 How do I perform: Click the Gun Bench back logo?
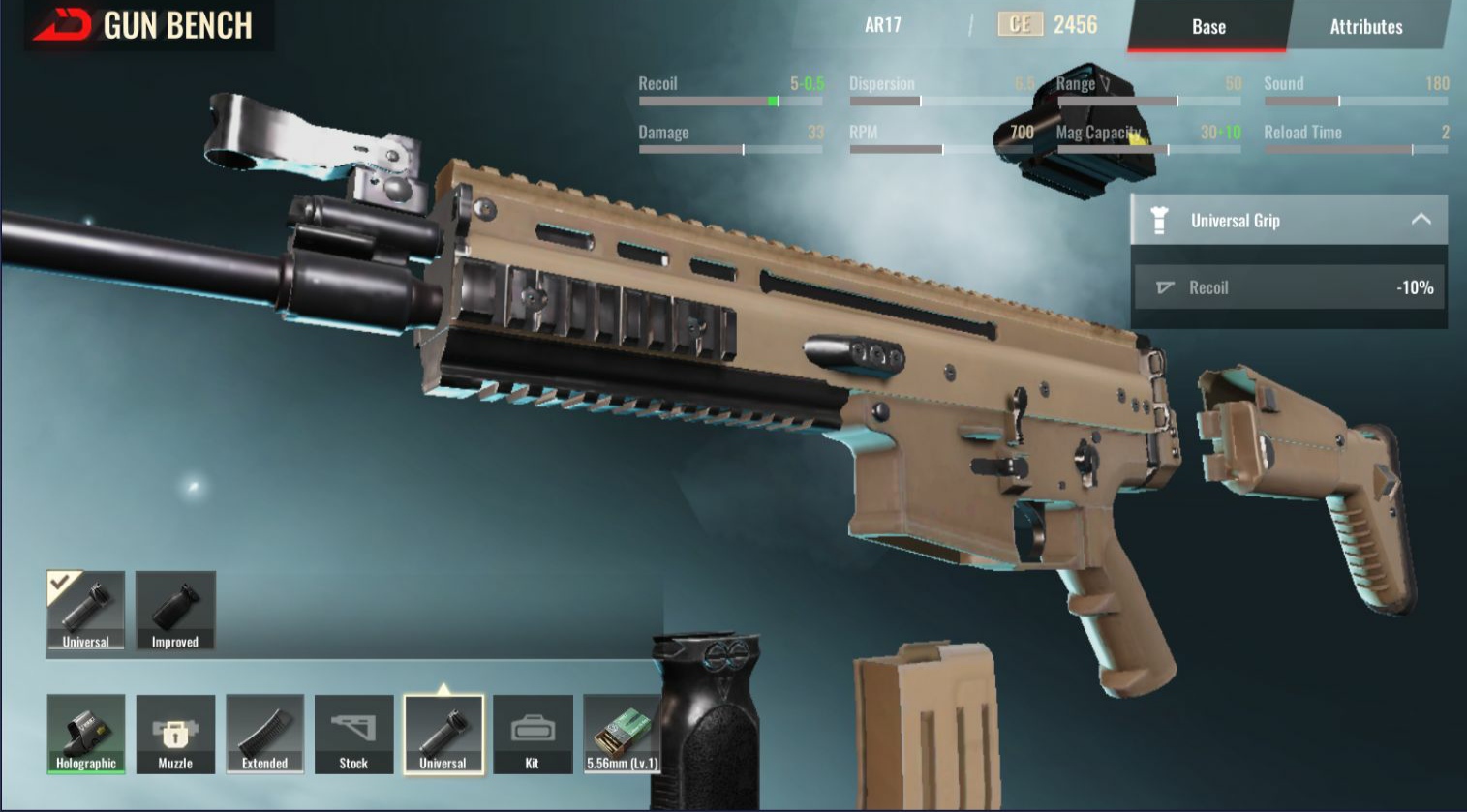coord(62,25)
